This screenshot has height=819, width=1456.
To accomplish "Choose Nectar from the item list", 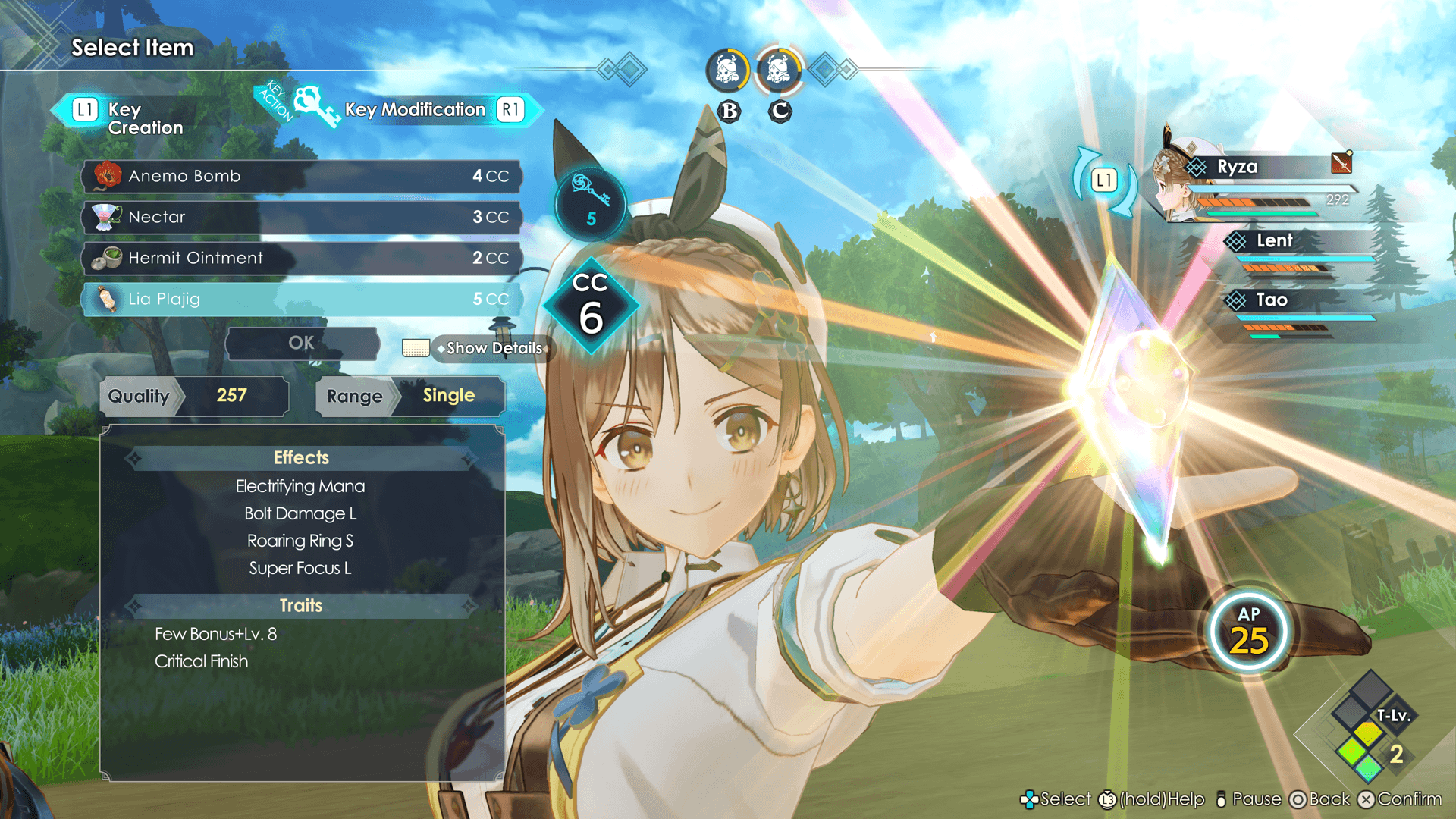I will coord(302,217).
